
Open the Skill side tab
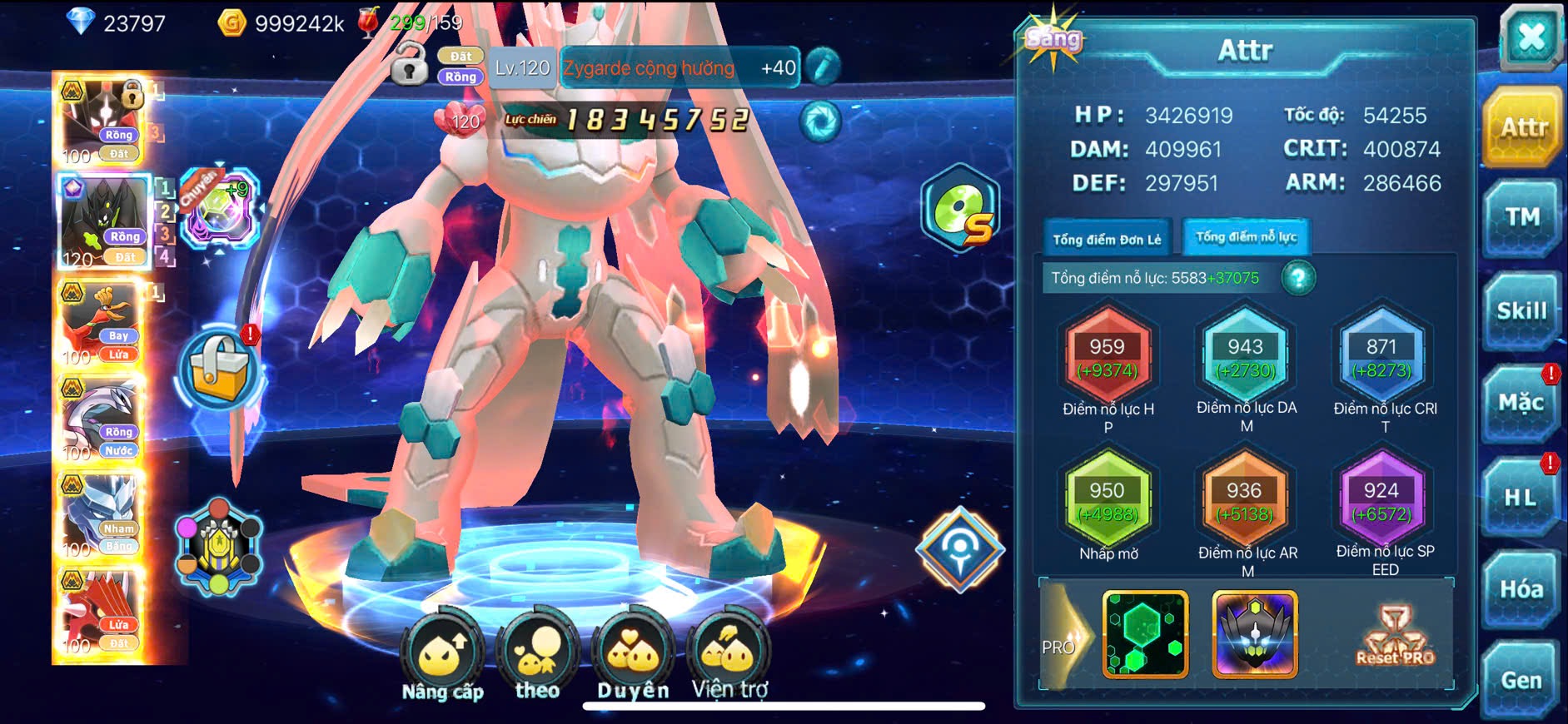click(1521, 311)
